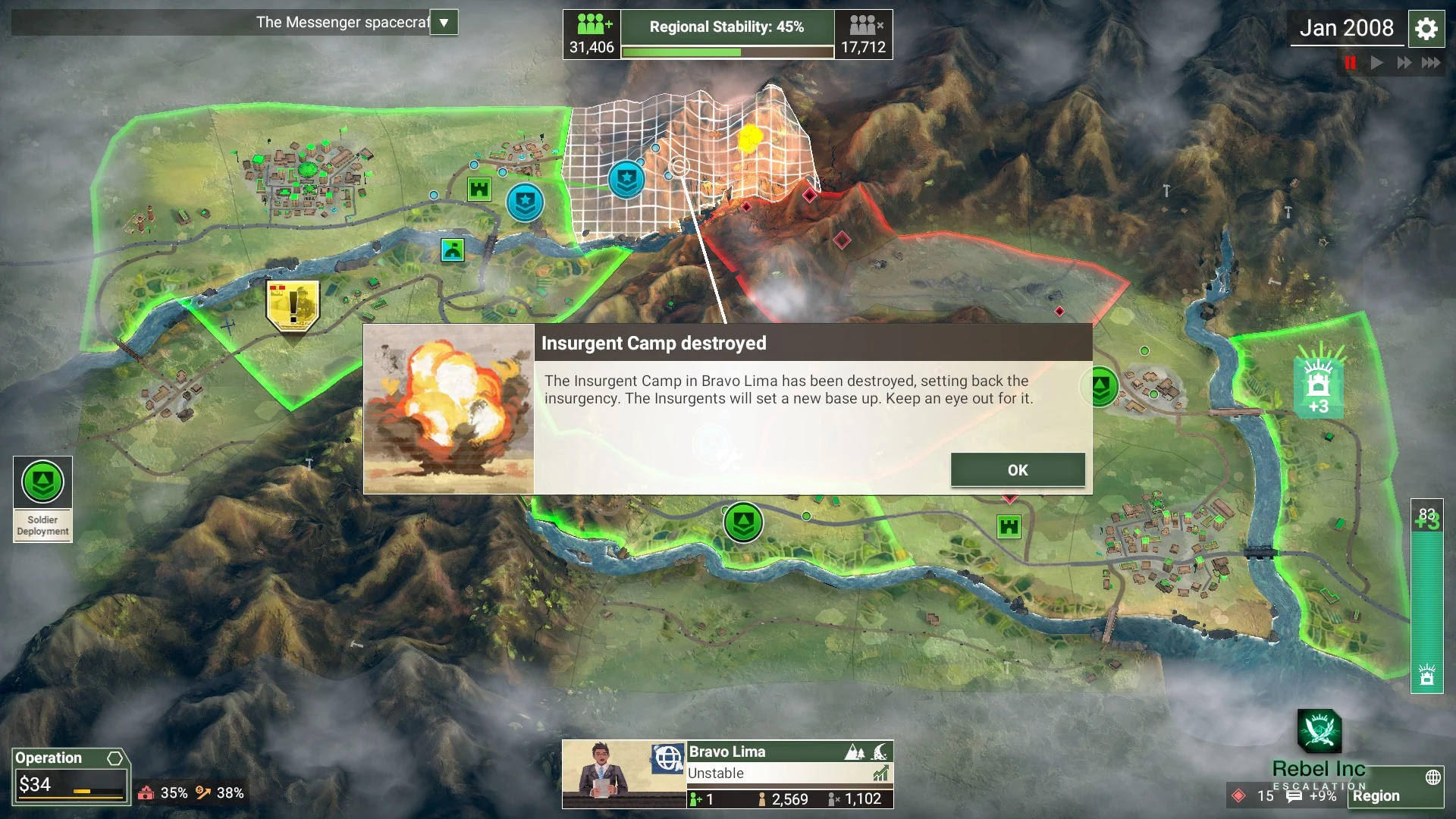Expand the news ticker dropdown arrow

point(444,23)
